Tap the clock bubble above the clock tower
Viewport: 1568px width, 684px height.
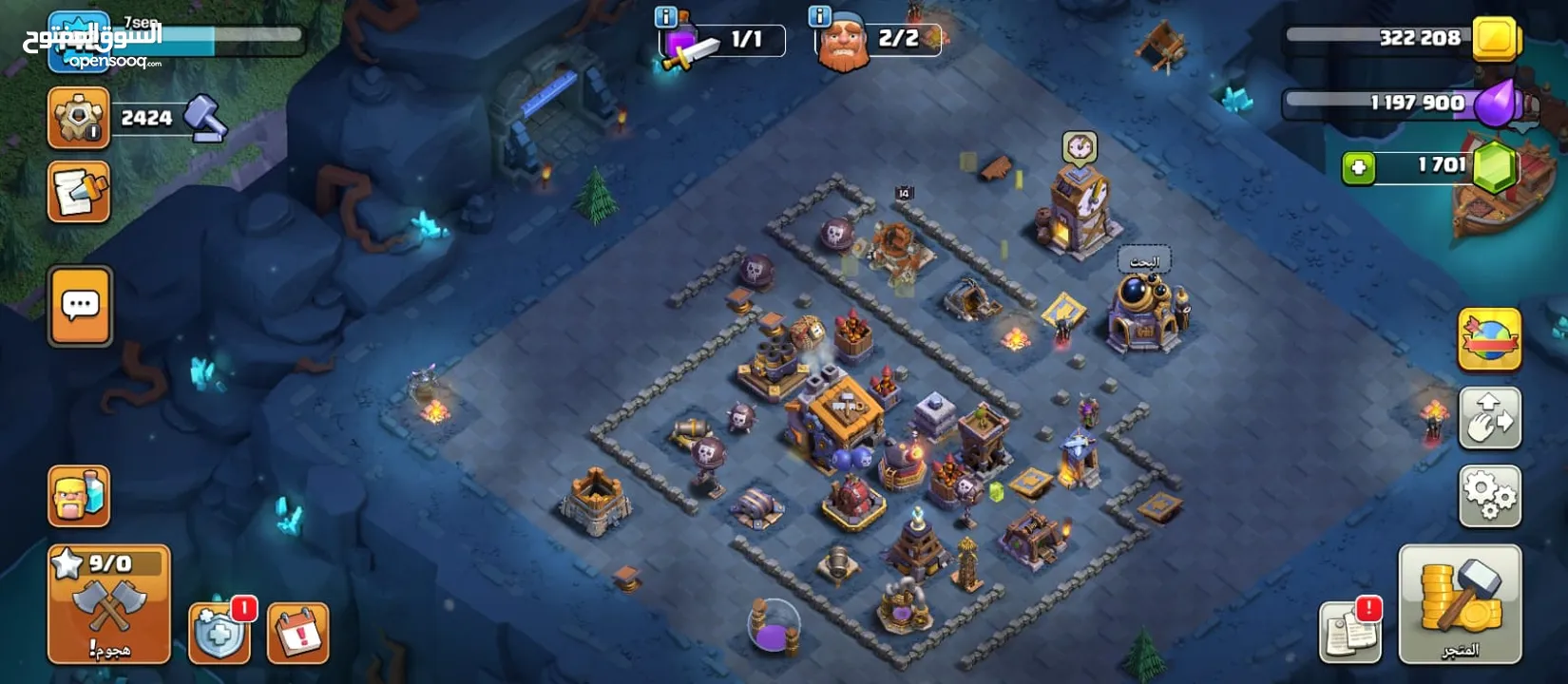point(1080,148)
